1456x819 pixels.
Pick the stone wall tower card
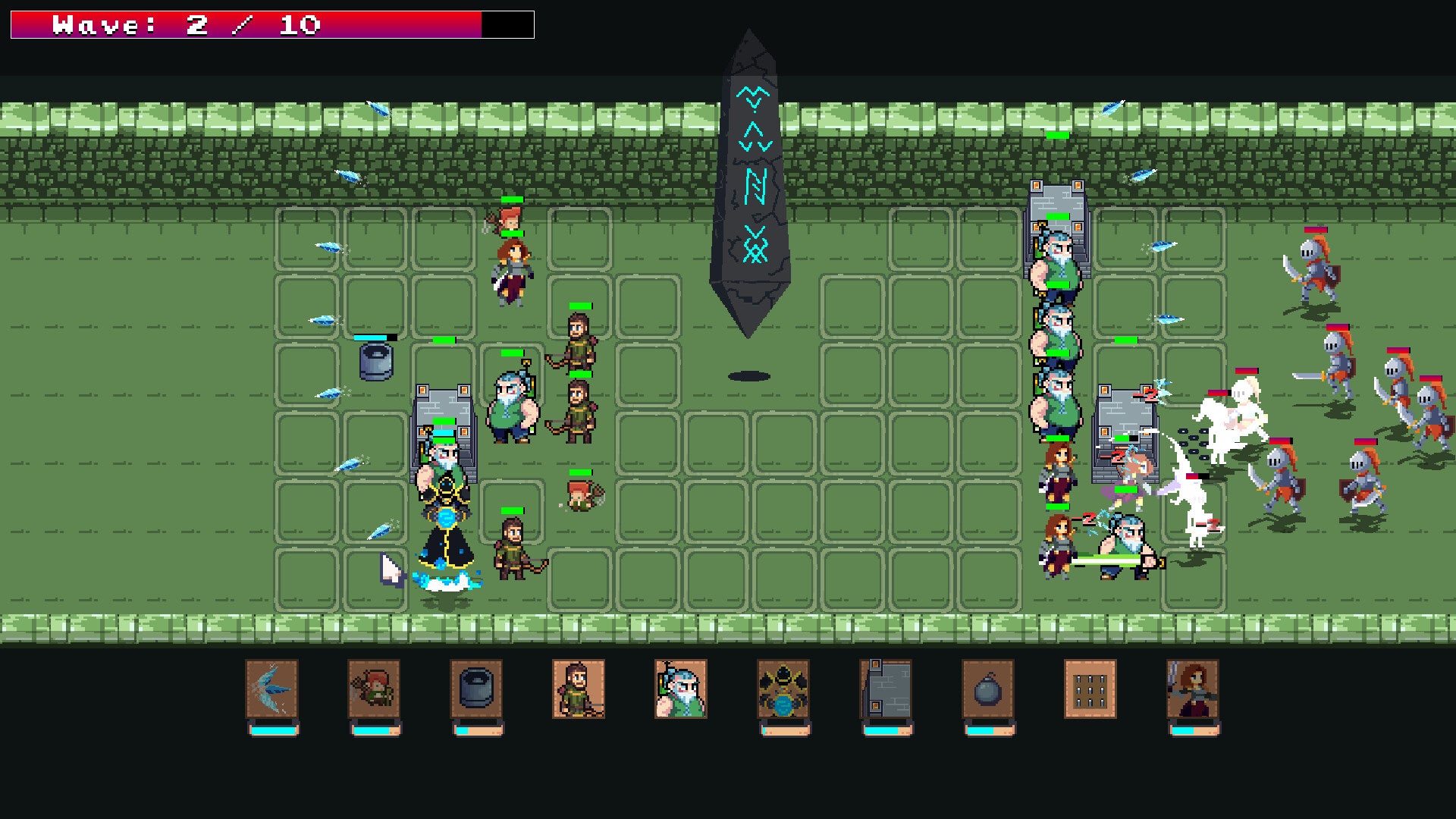coord(886,689)
